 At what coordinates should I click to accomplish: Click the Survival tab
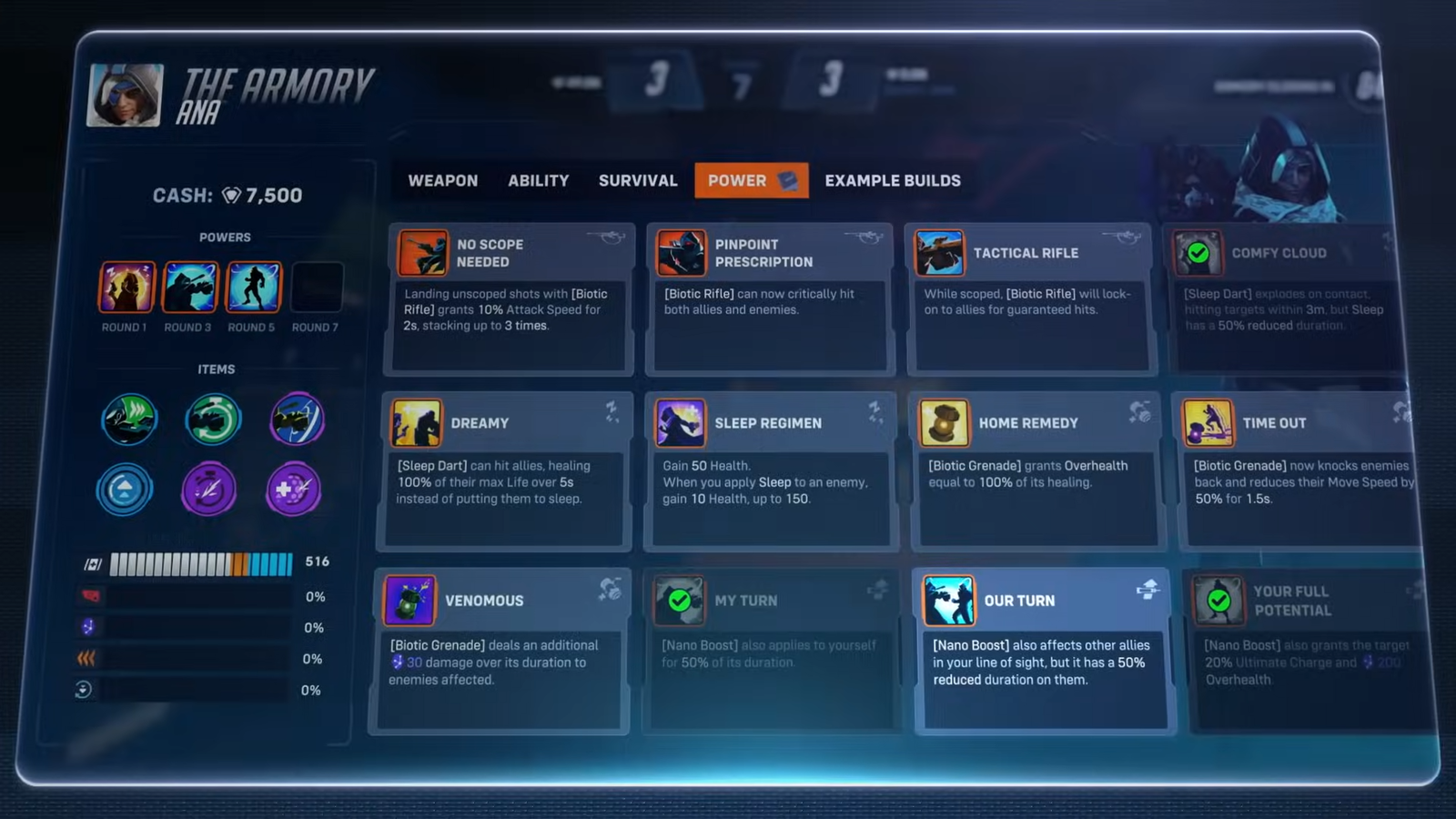coord(638,180)
